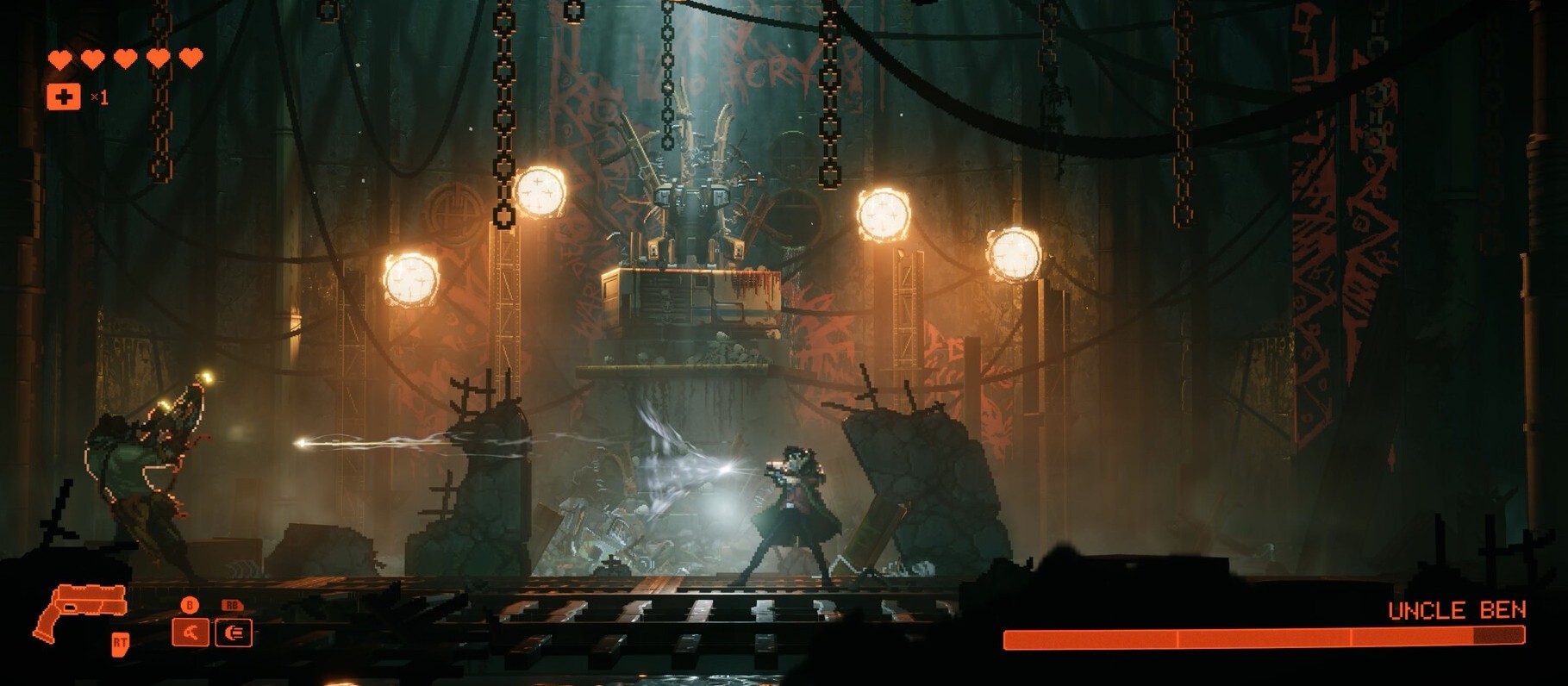Trigger the outlined dash ability slot
The height and width of the screenshot is (686, 1568).
pyautogui.click(x=233, y=633)
